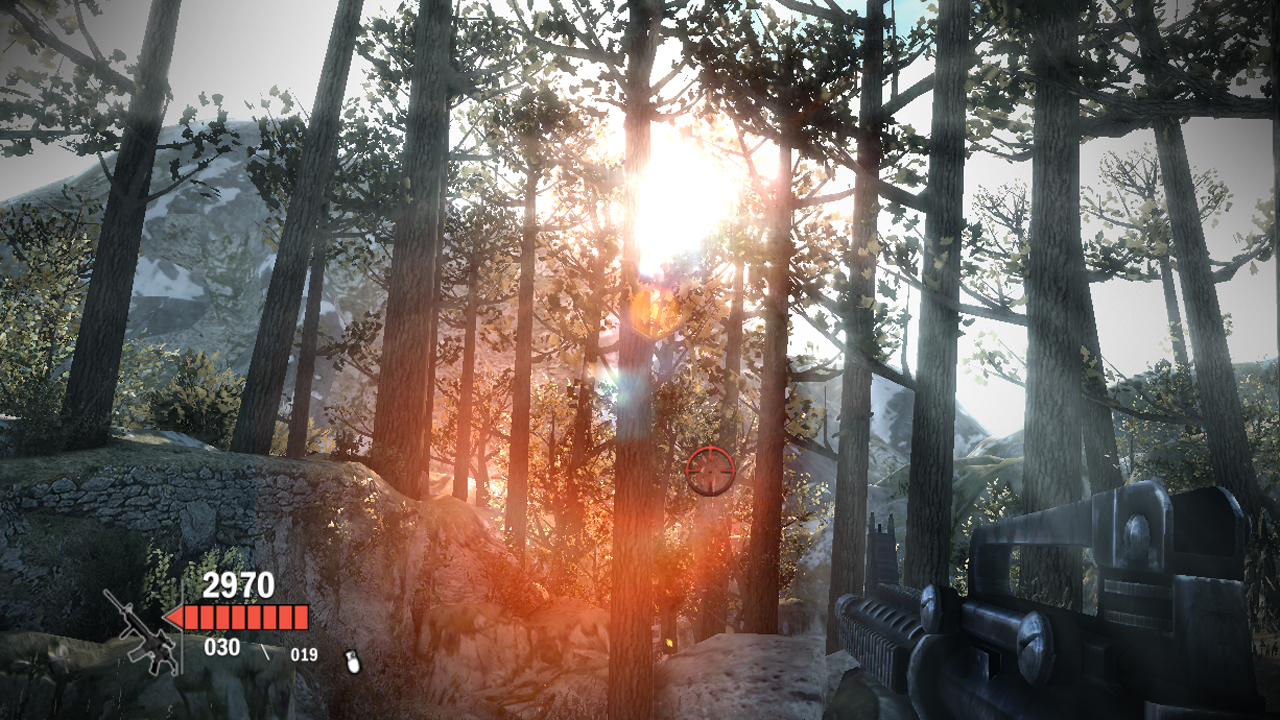This screenshot has height=720, width=1280.
Task: Click the leftmost red ammo segment
Action: click(x=192, y=616)
